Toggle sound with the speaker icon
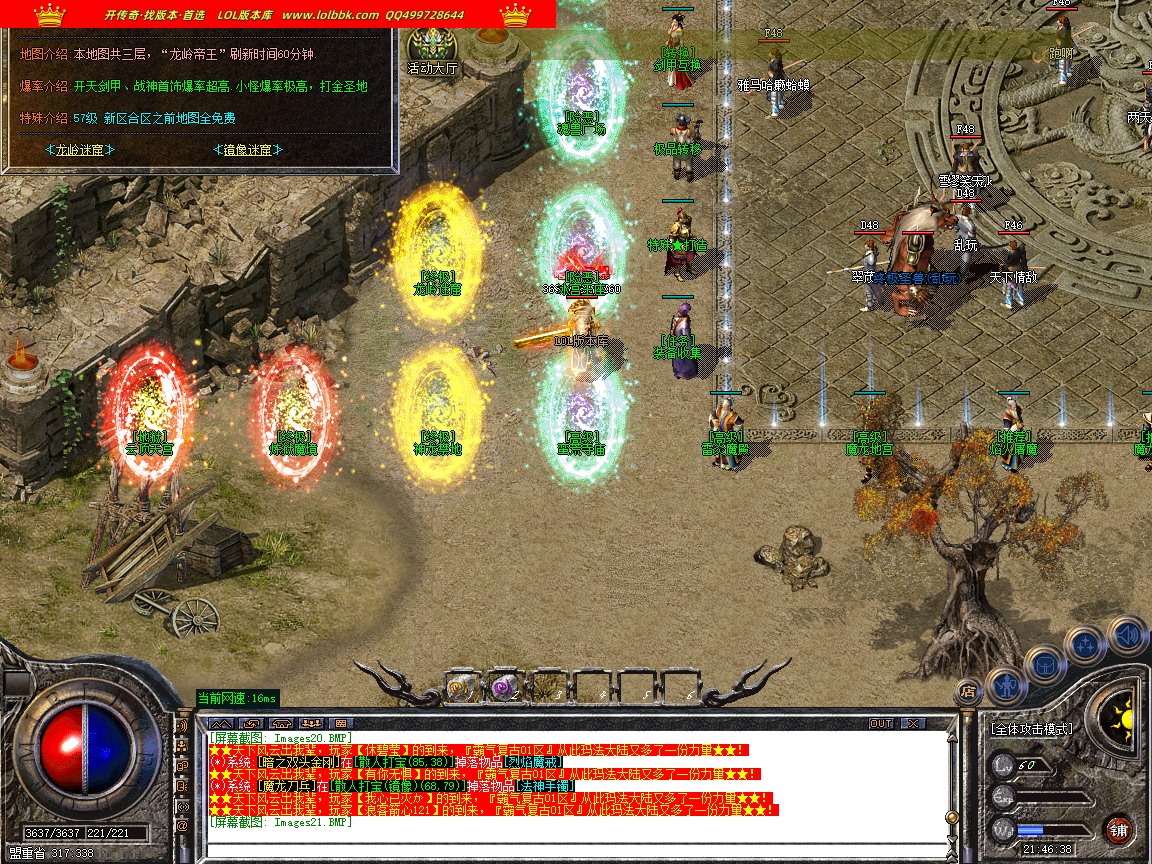This screenshot has height=864, width=1152. pyautogui.click(x=1127, y=635)
